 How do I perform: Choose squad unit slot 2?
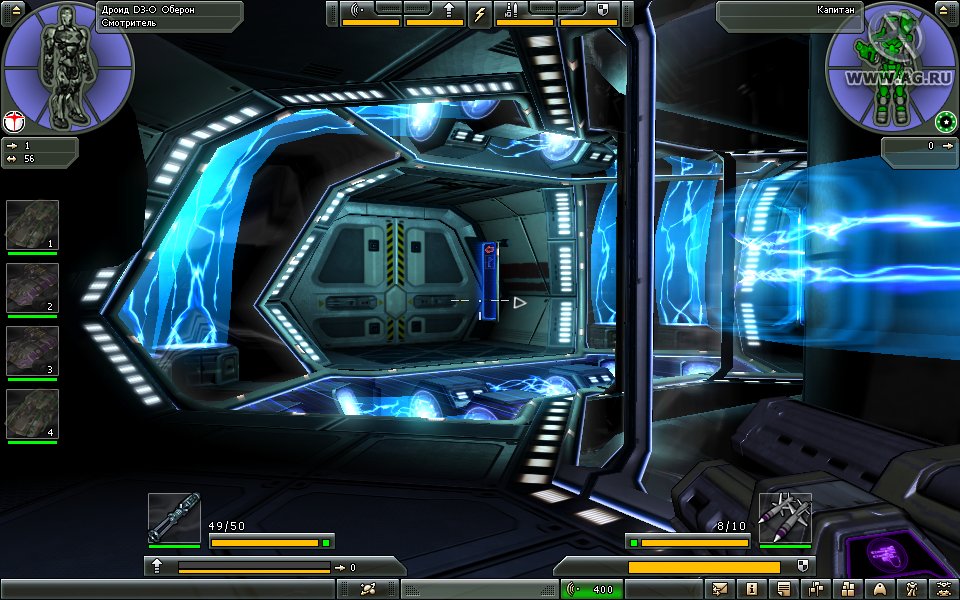pos(33,289)
